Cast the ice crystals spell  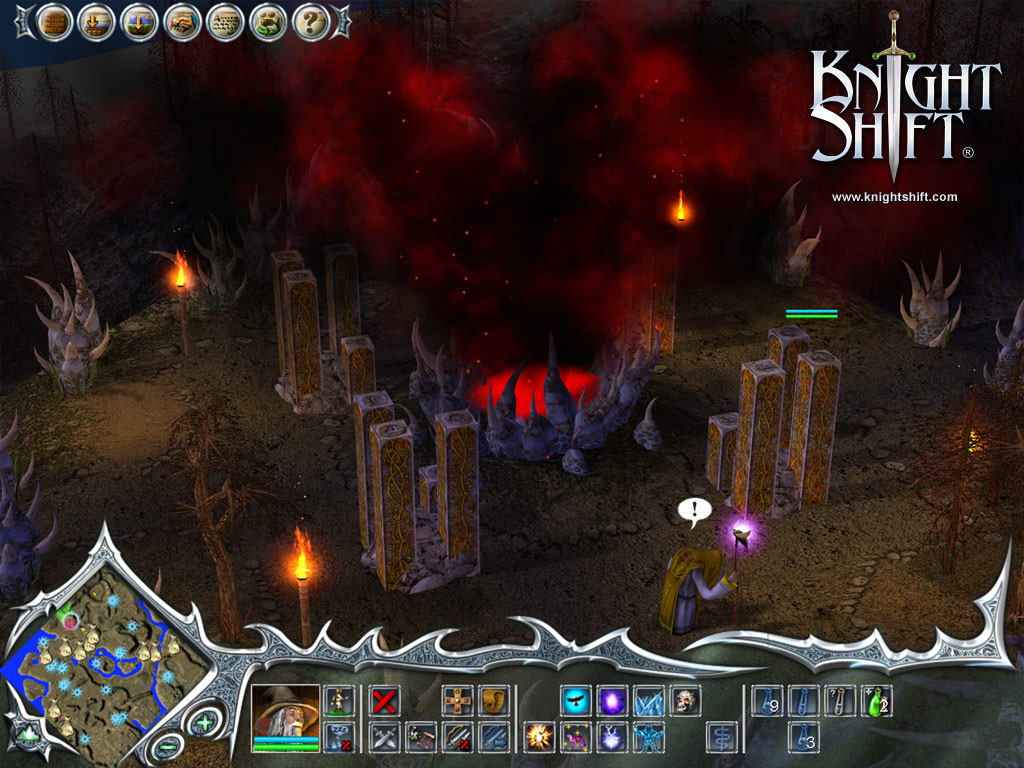coord(648,700)
